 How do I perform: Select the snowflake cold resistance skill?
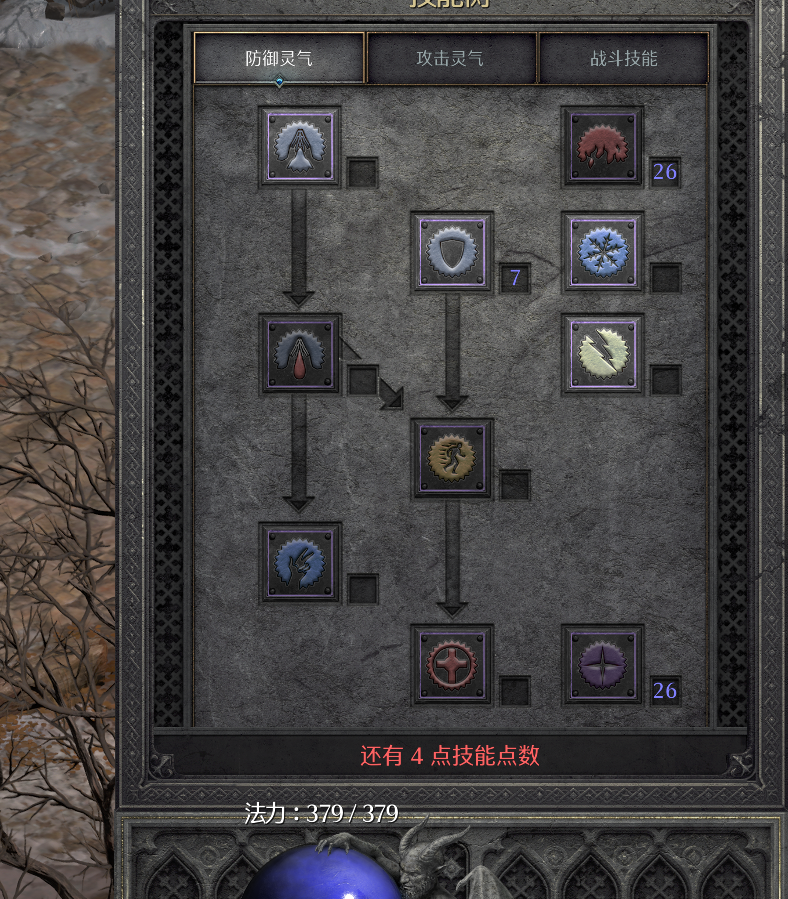click(x=602, y=251)
